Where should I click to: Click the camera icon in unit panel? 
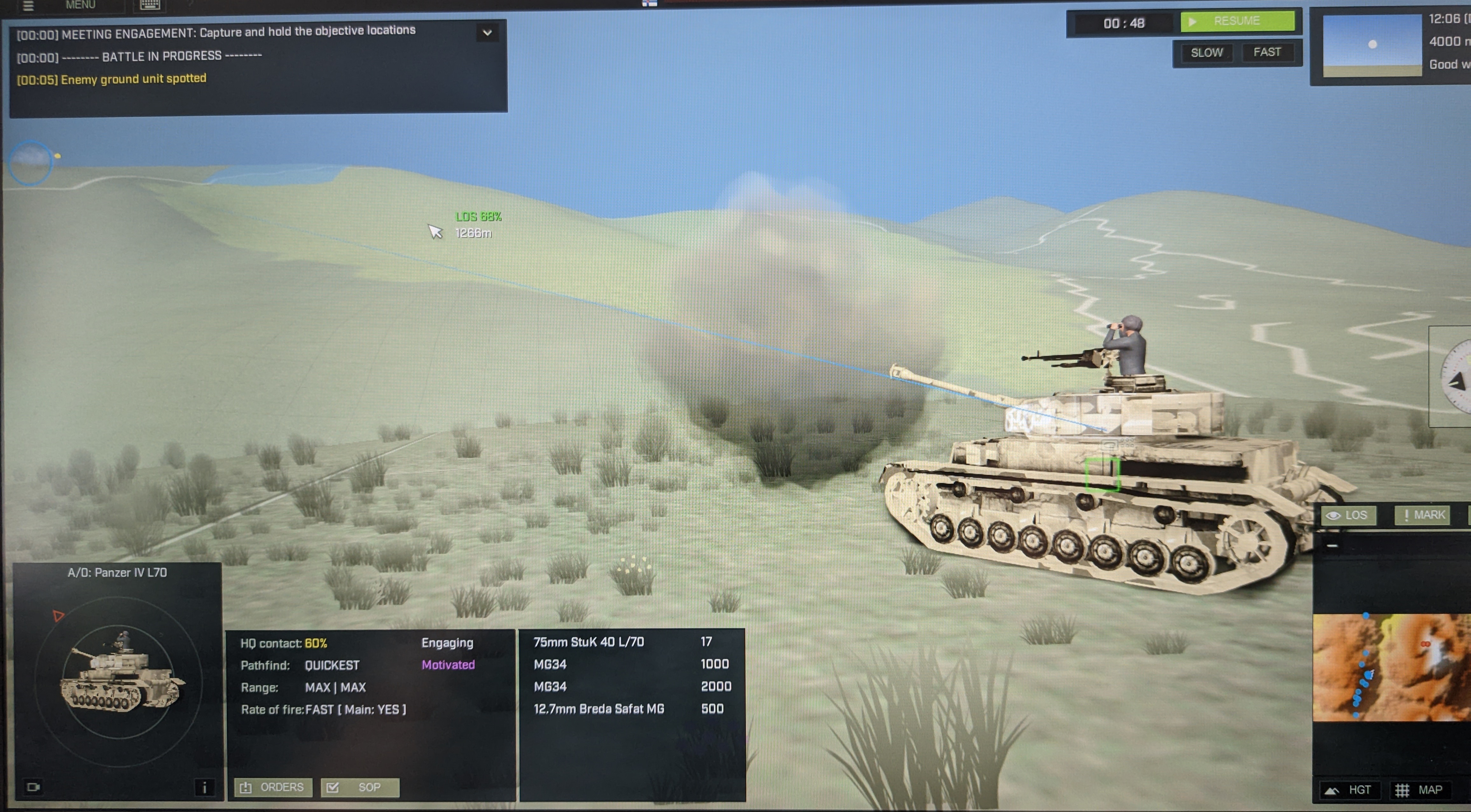[33, 788]
